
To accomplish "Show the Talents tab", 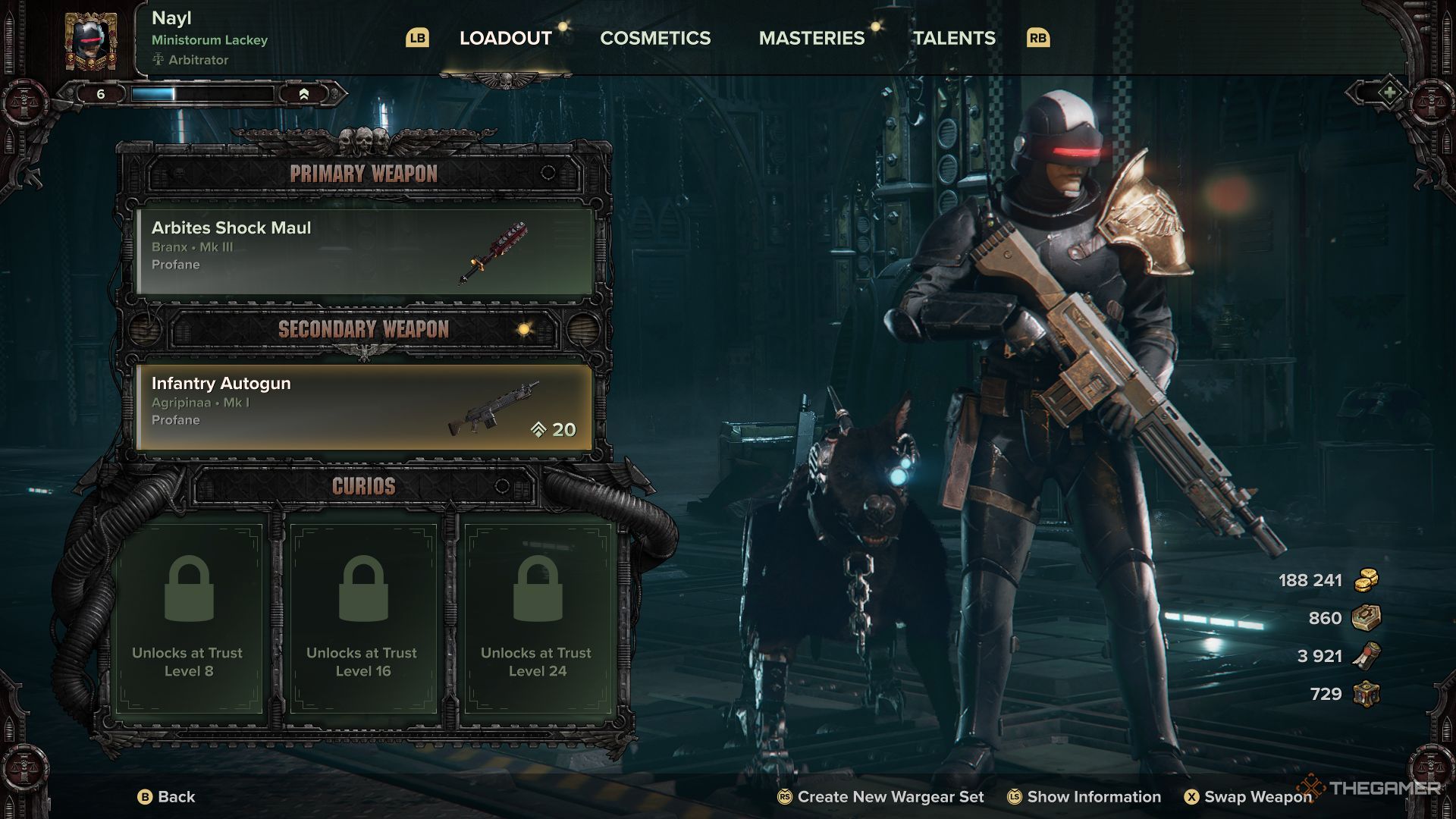I will click(x=954, y=38).
